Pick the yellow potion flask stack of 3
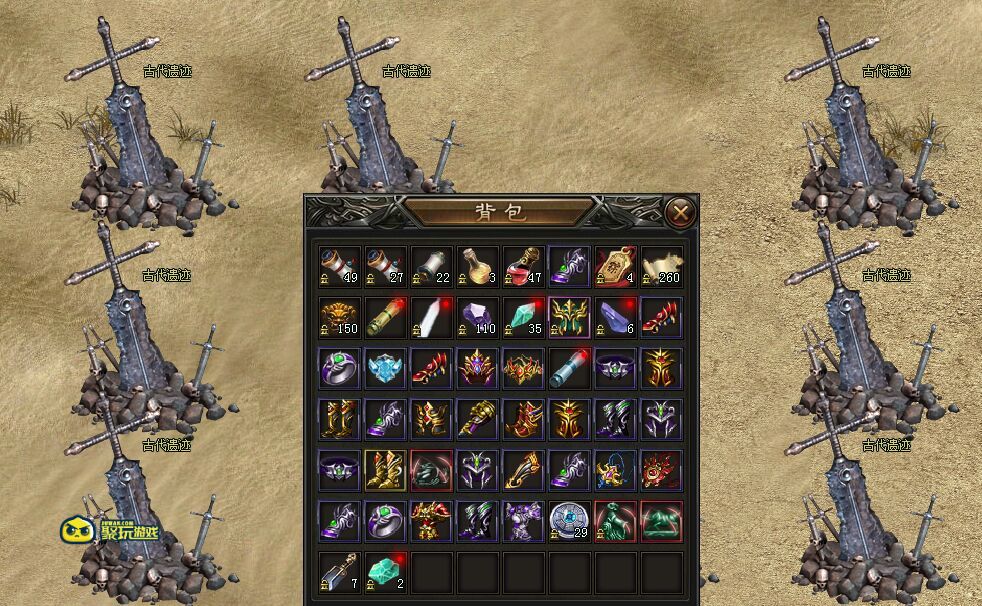 (478, 267)
